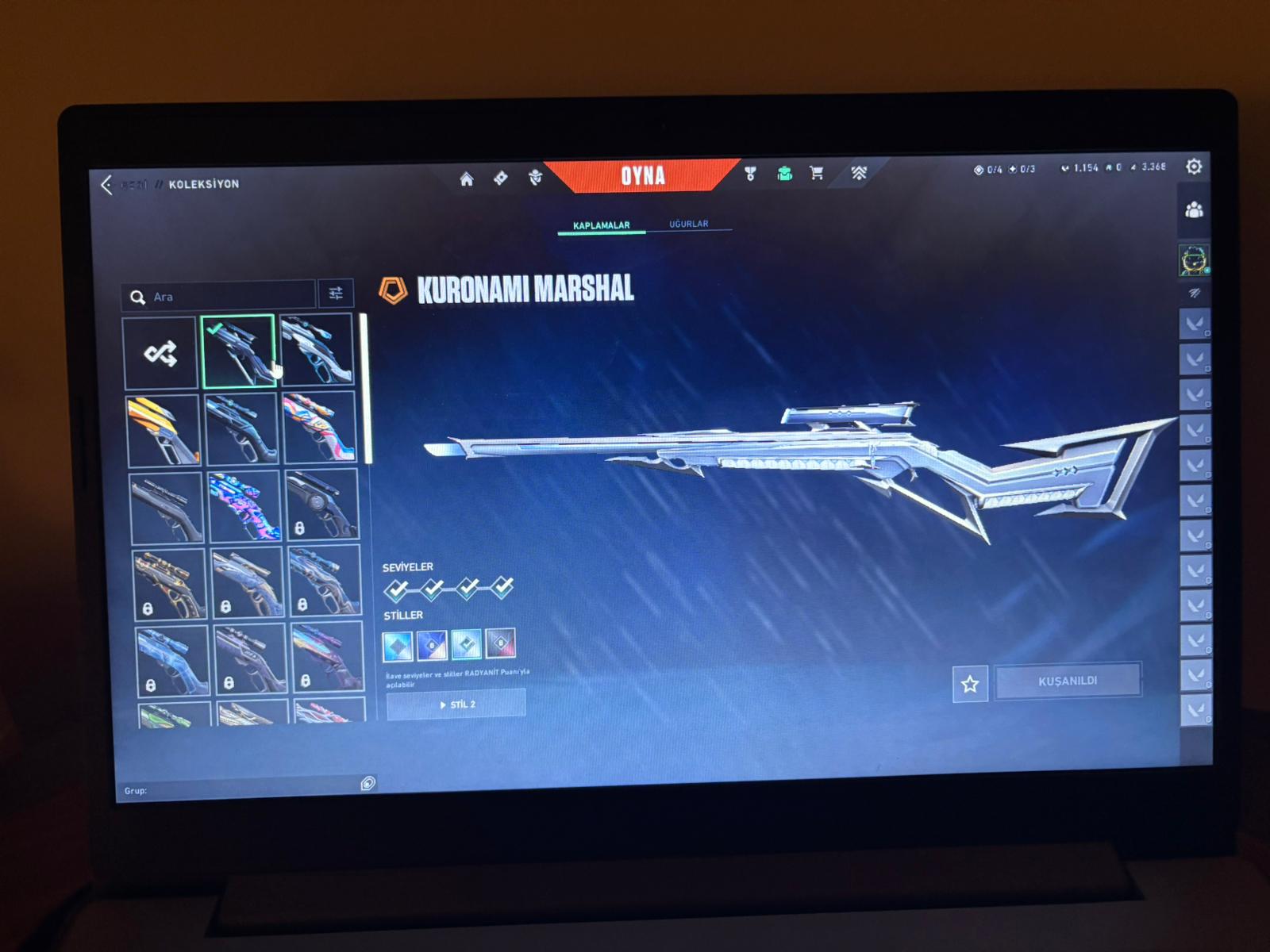Open the skin filter sliders button

click(336, 294)
